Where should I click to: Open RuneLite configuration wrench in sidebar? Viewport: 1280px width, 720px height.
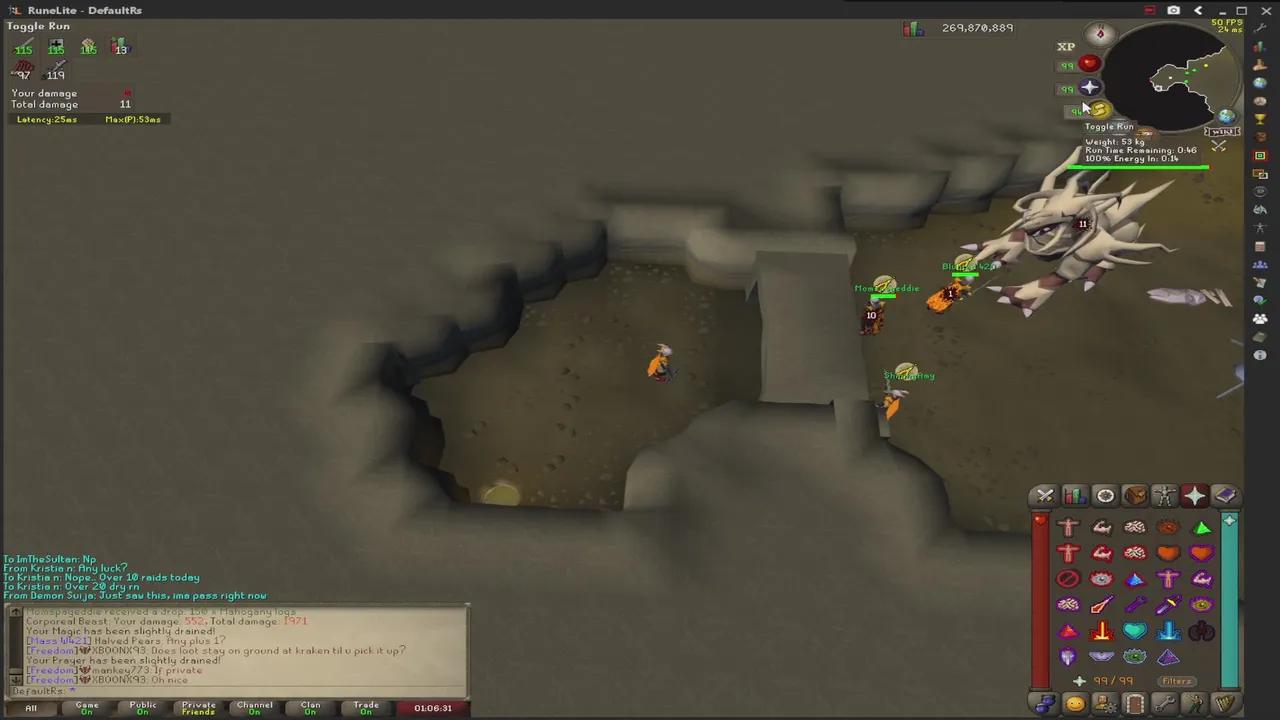pyautogui.click(x=1261, y=29)
